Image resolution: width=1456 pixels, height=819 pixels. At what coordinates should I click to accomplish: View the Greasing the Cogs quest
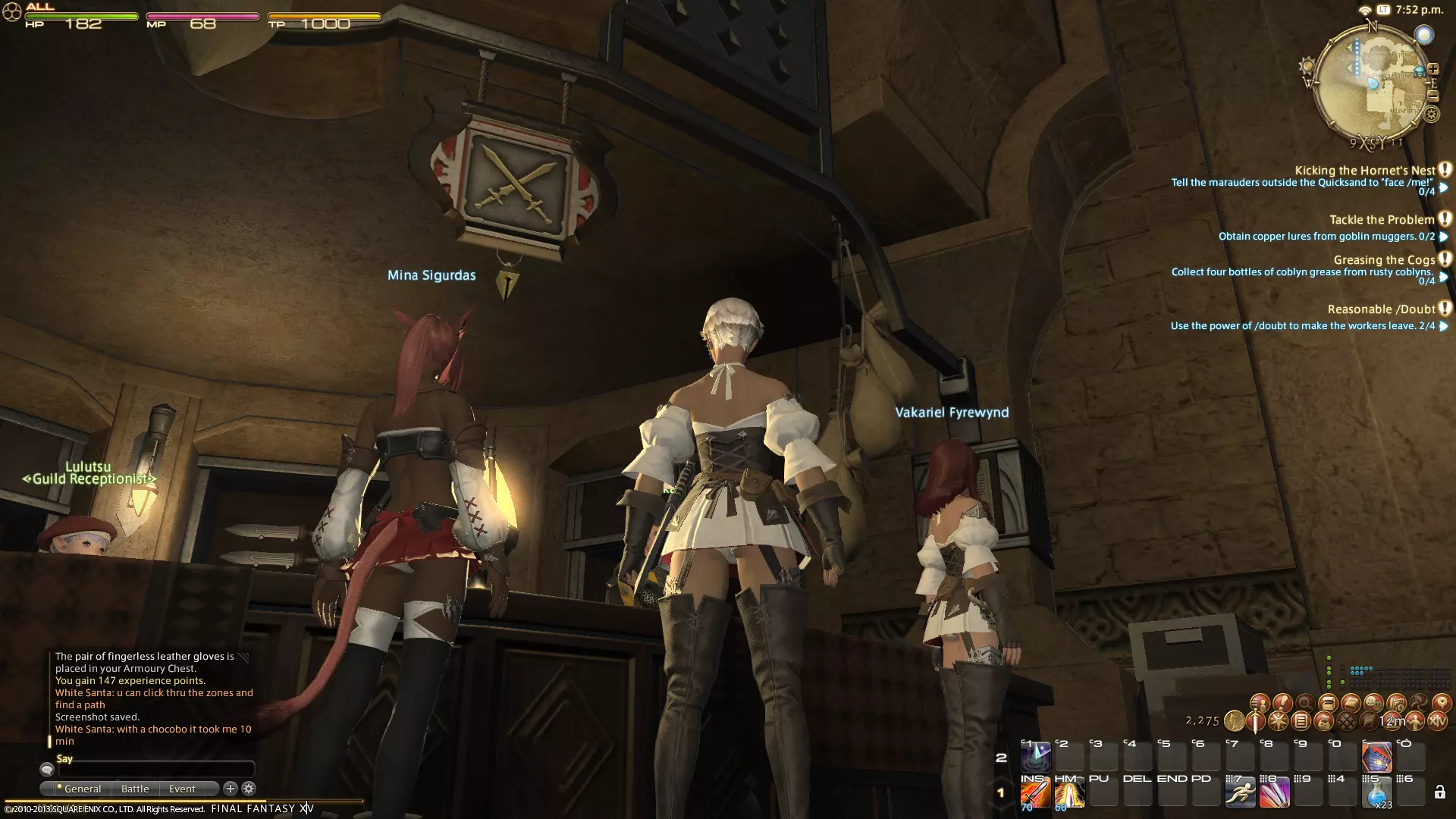coord(1384,260)
